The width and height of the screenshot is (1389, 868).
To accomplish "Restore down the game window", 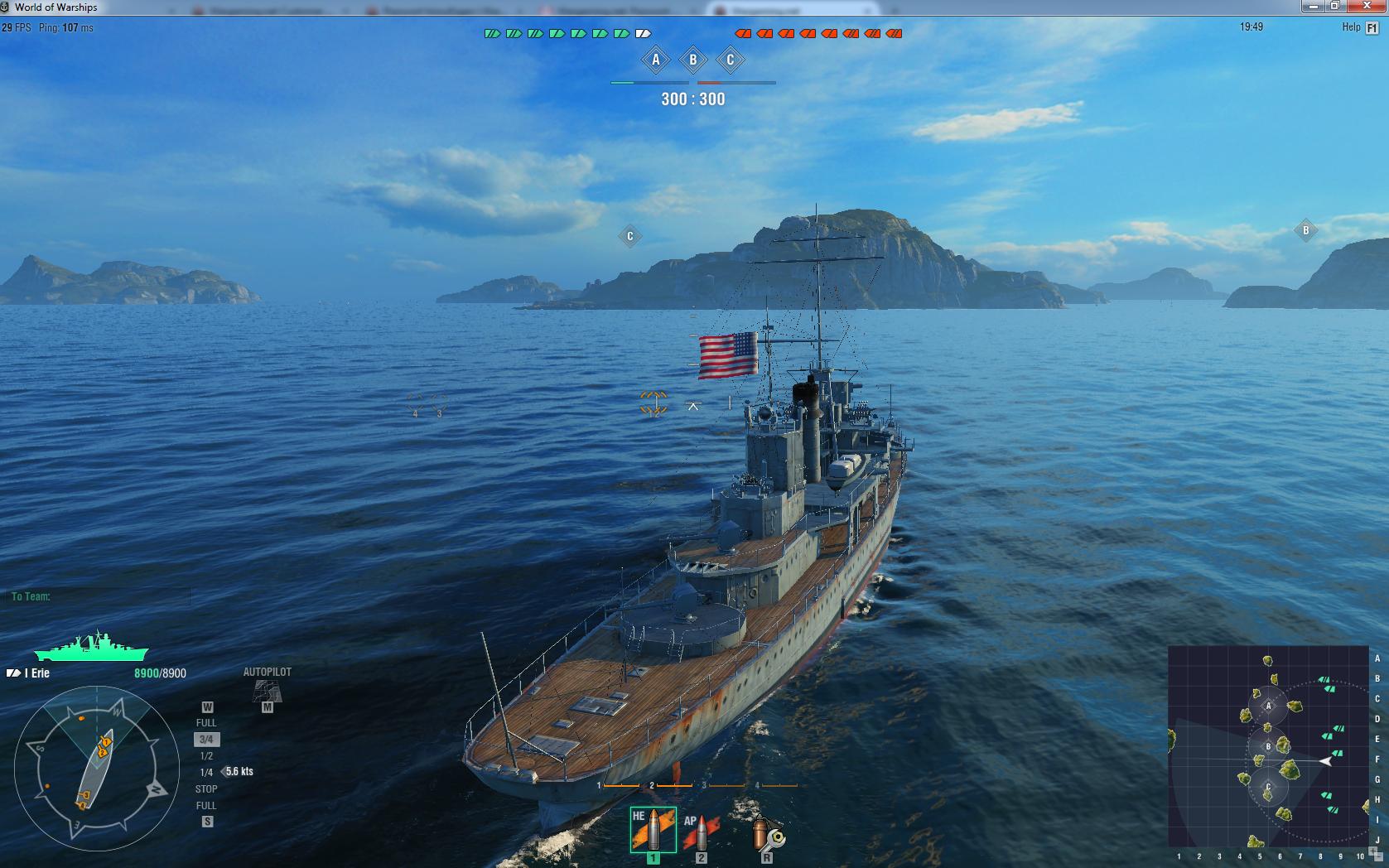I will pos(1334,7).
